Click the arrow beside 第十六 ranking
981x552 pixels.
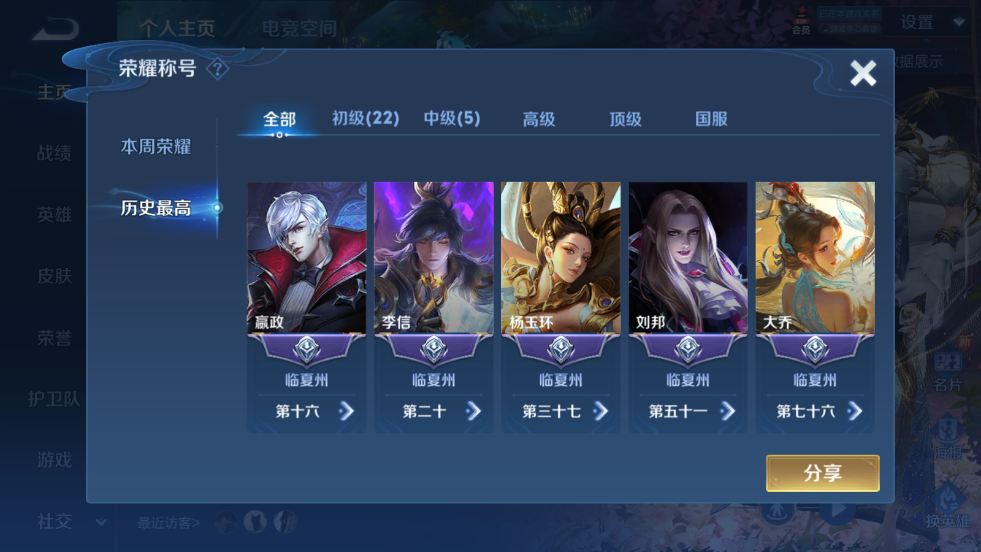click(346, 411)
